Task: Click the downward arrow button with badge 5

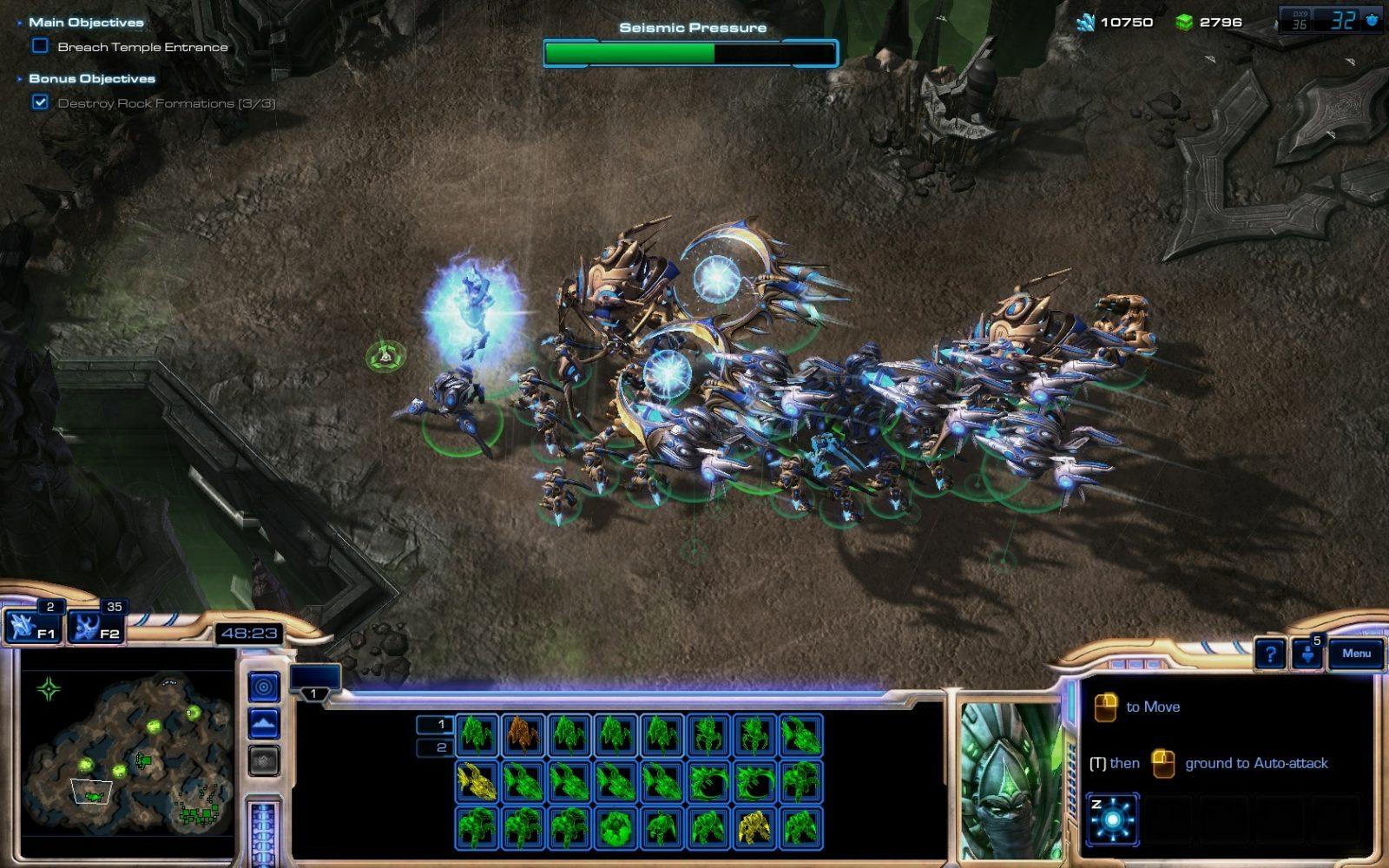Action: coord(1307,654)
